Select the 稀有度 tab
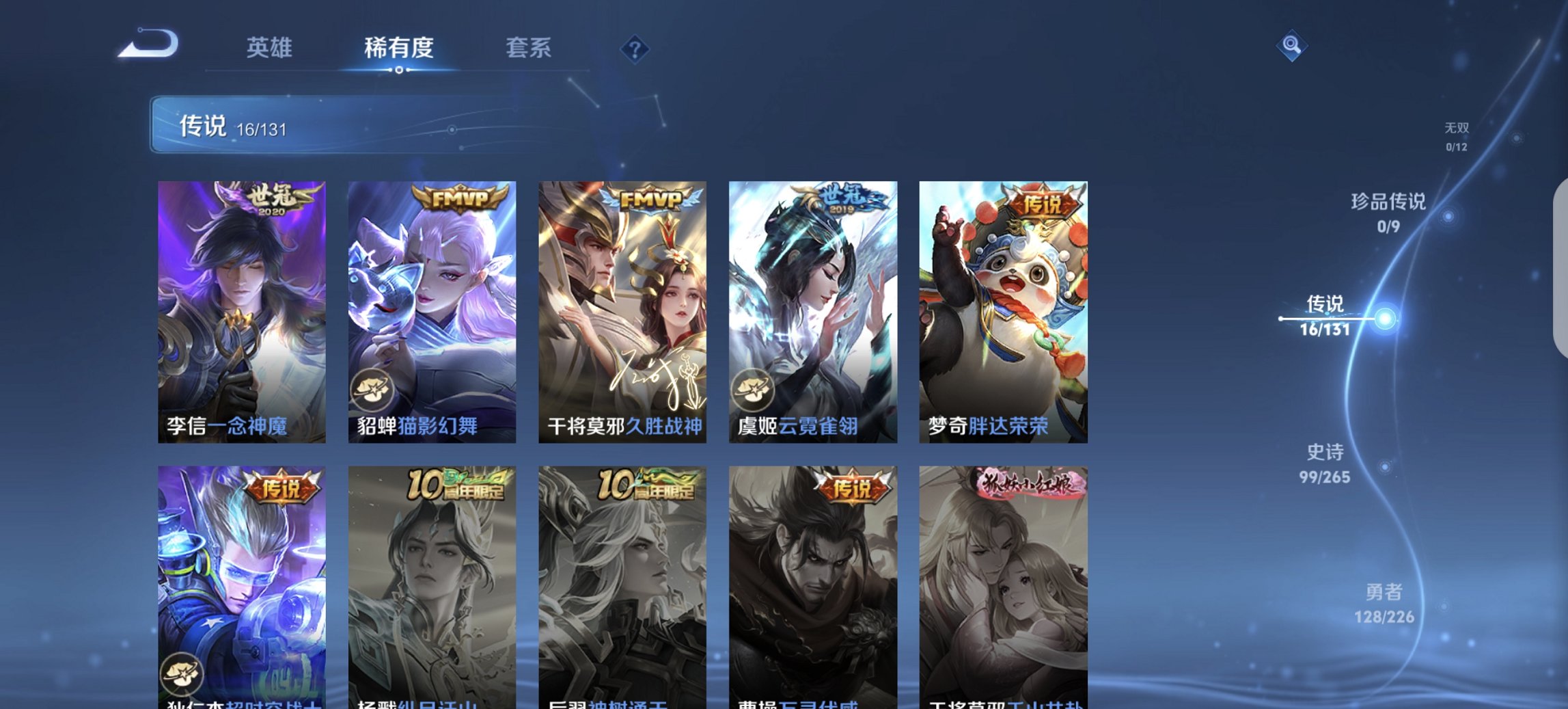Image resolution: width=1568 pixels, height=709 pixels. pos(398,48)
